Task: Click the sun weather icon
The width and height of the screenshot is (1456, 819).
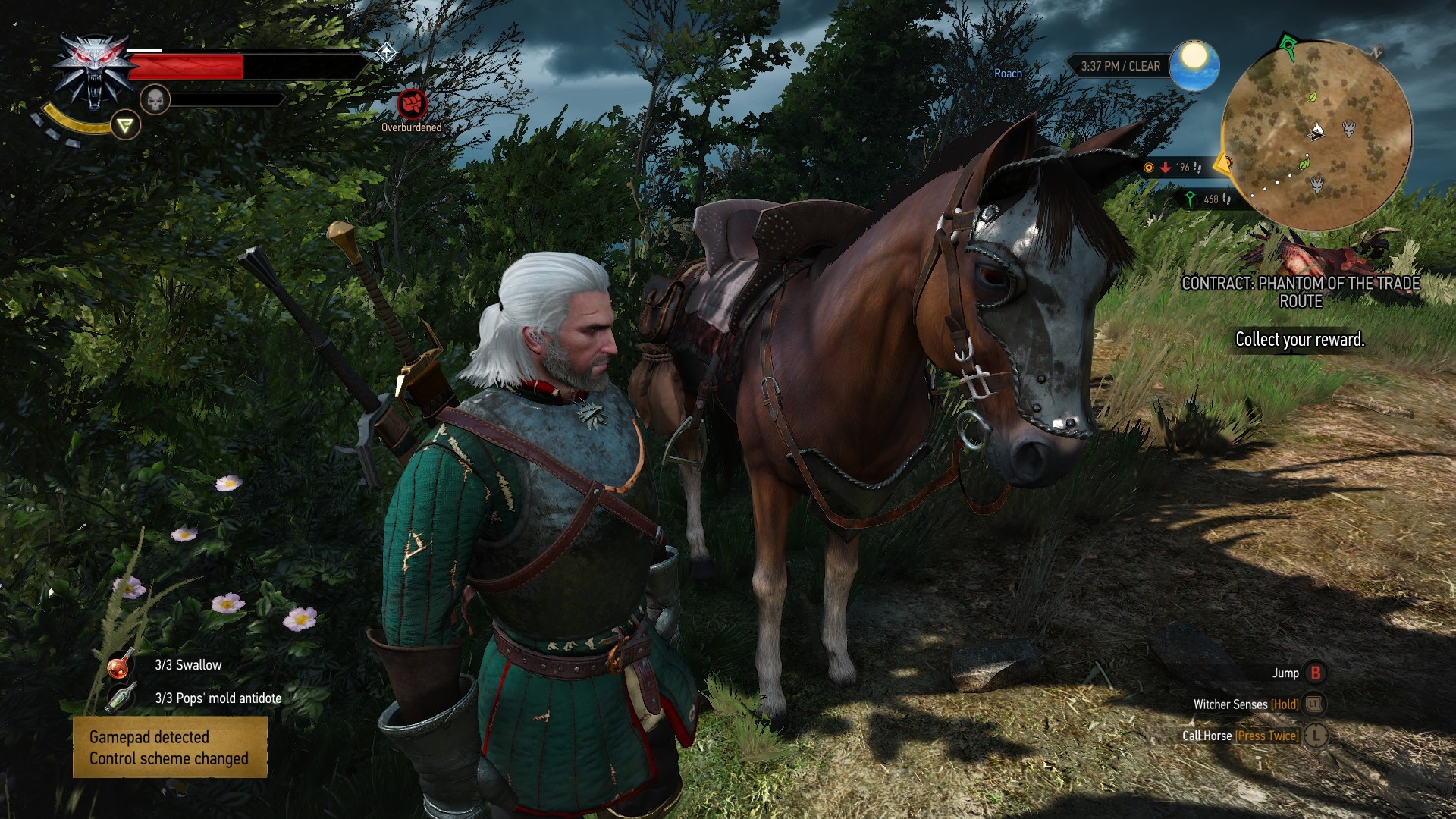Action: [1194, 65]
